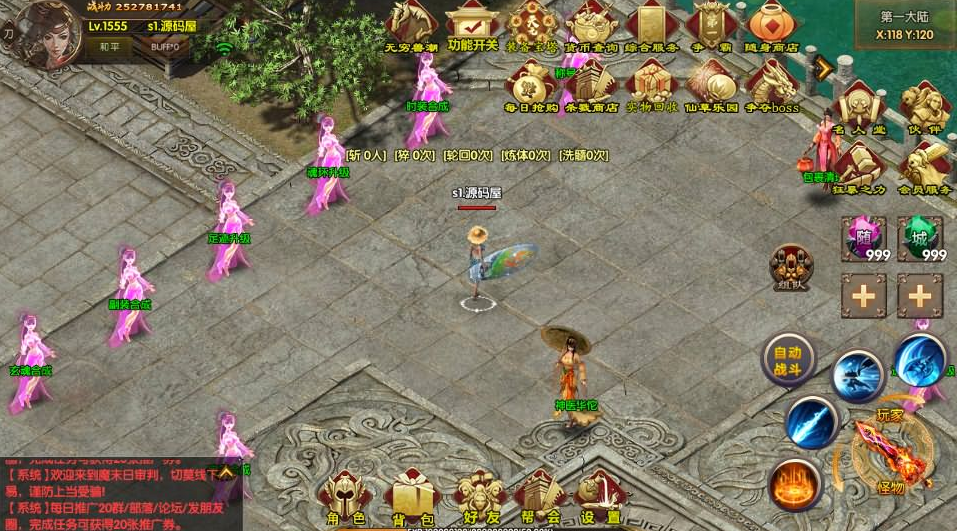The image size is (958, 531).
Task: Open the 背包 backpack
Action: pyautogui.click(x=410, y=497)
